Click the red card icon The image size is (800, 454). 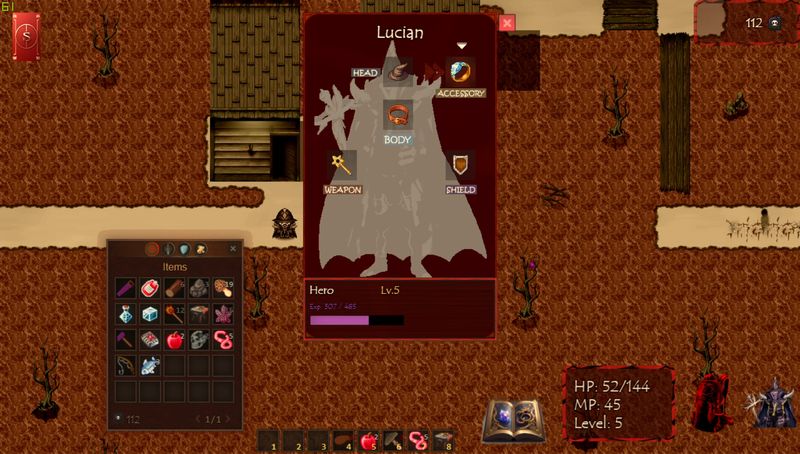coord(26,38)
